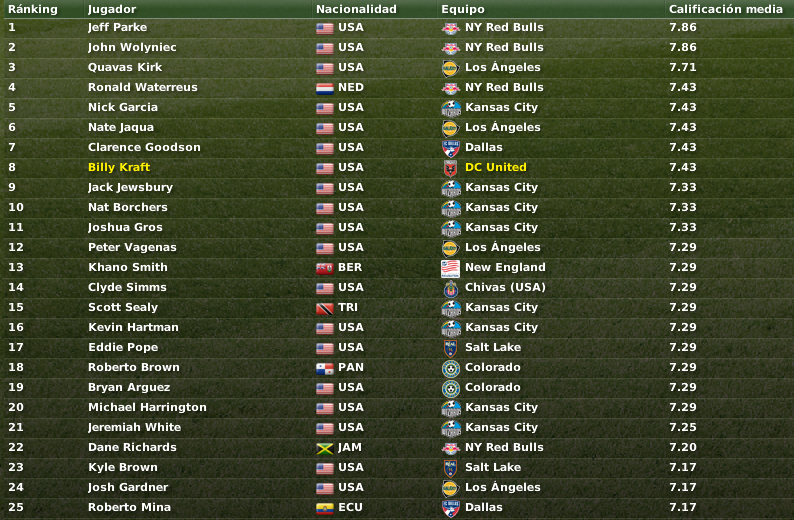Sort the list by Jugador column header
Viewport: 794px width, 520px height.
coord(110,9)
